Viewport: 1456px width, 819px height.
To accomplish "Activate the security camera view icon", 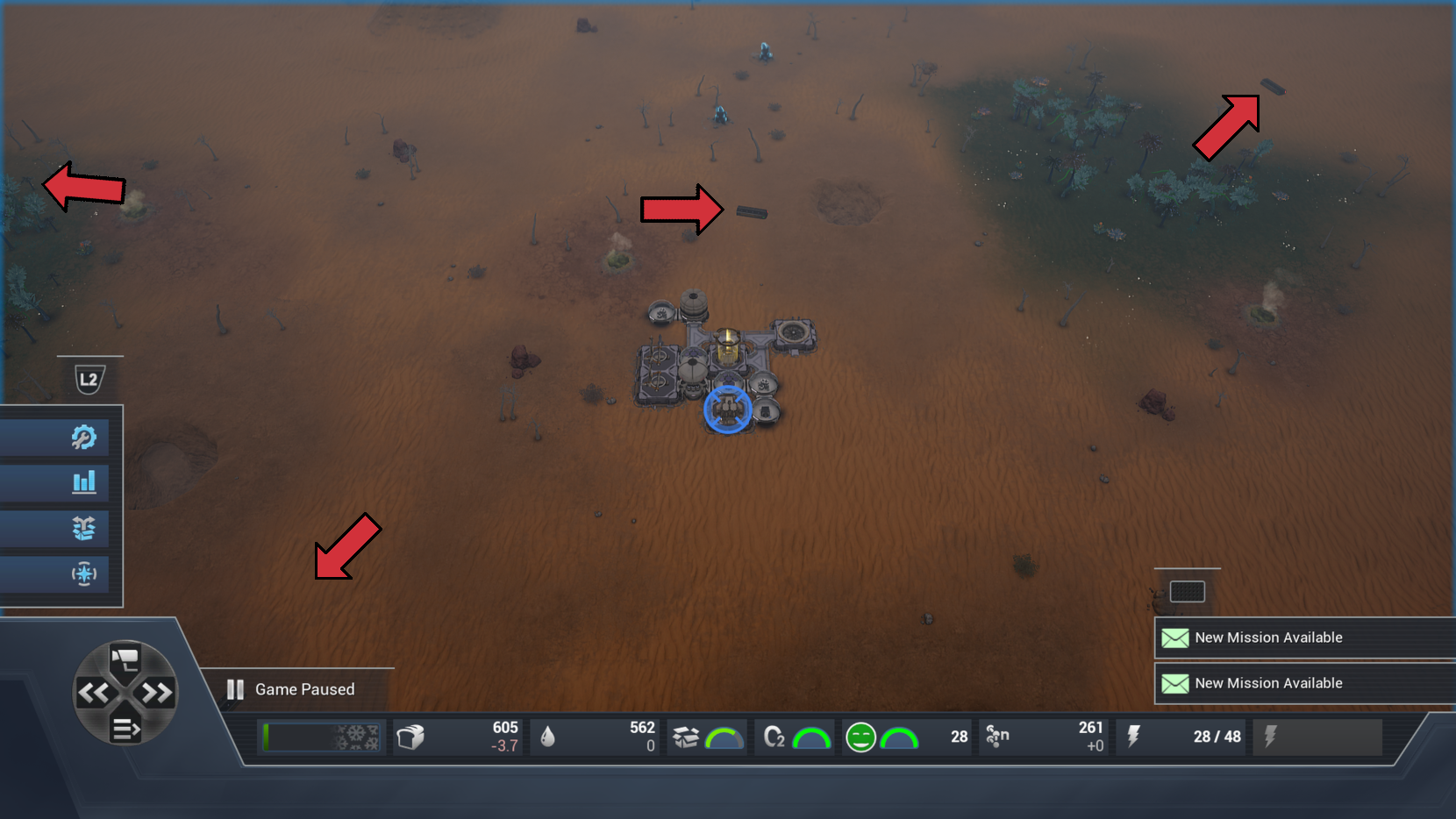I will point(125,659).
